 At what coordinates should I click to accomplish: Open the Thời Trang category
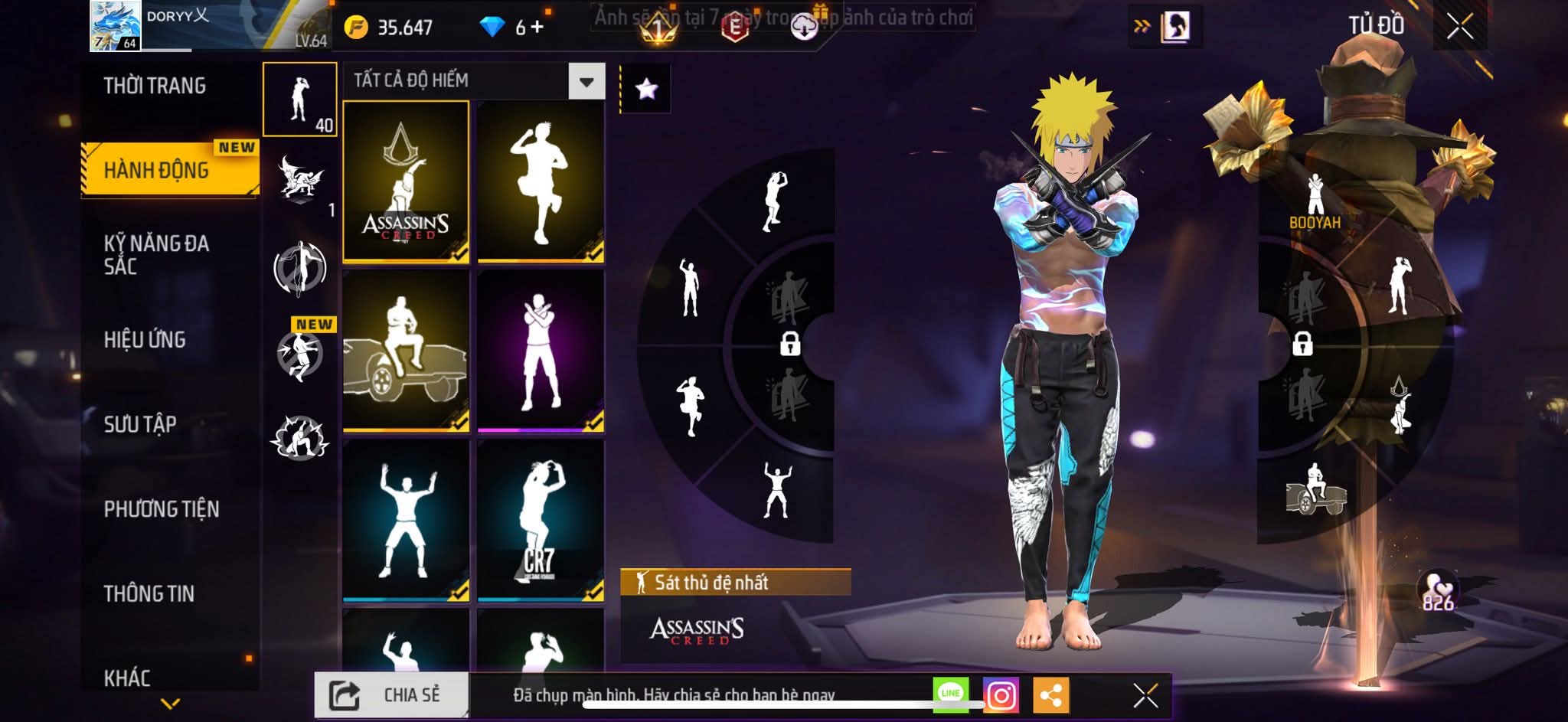click(155, 86)
